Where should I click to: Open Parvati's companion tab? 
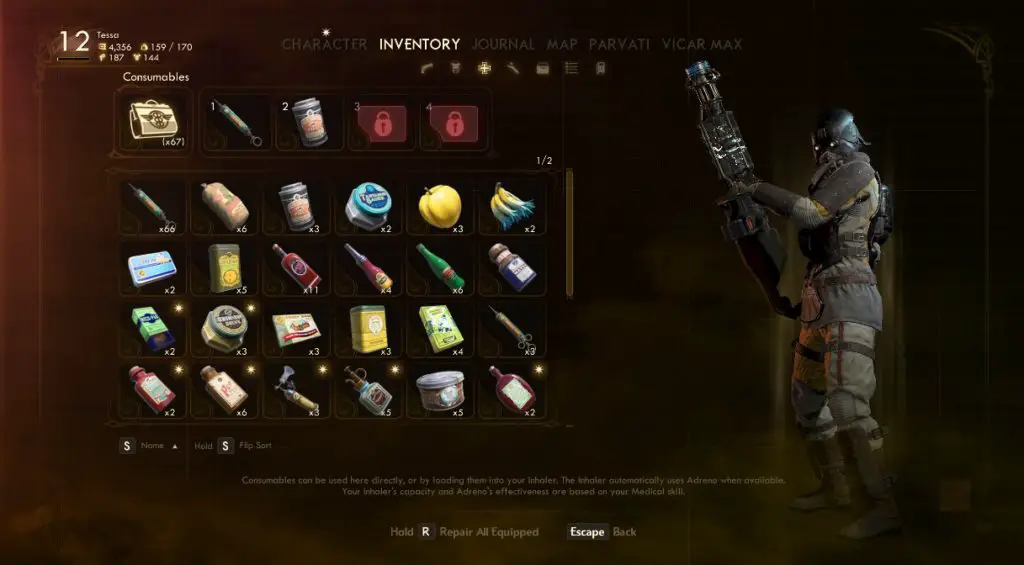point(619,44)
